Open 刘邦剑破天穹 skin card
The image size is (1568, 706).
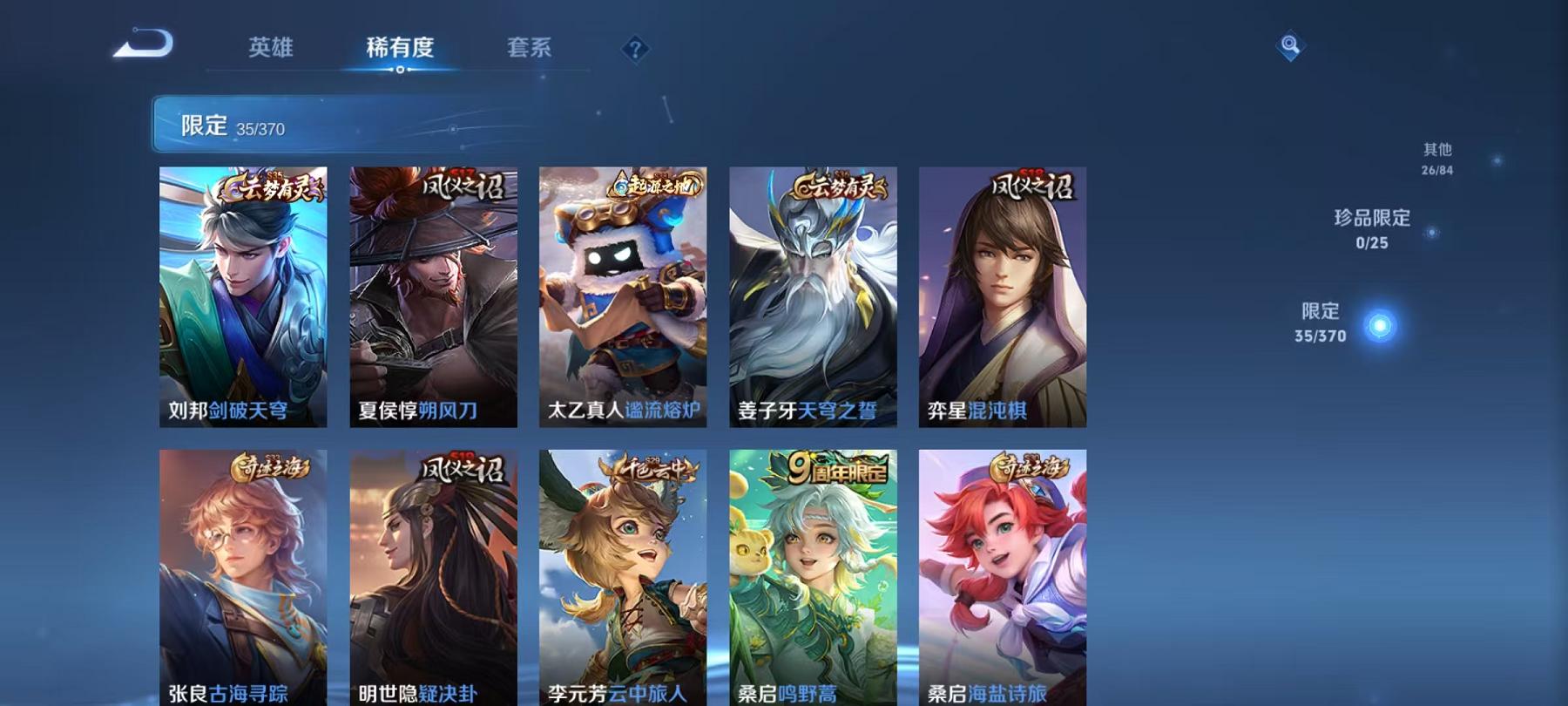point(244,296)
